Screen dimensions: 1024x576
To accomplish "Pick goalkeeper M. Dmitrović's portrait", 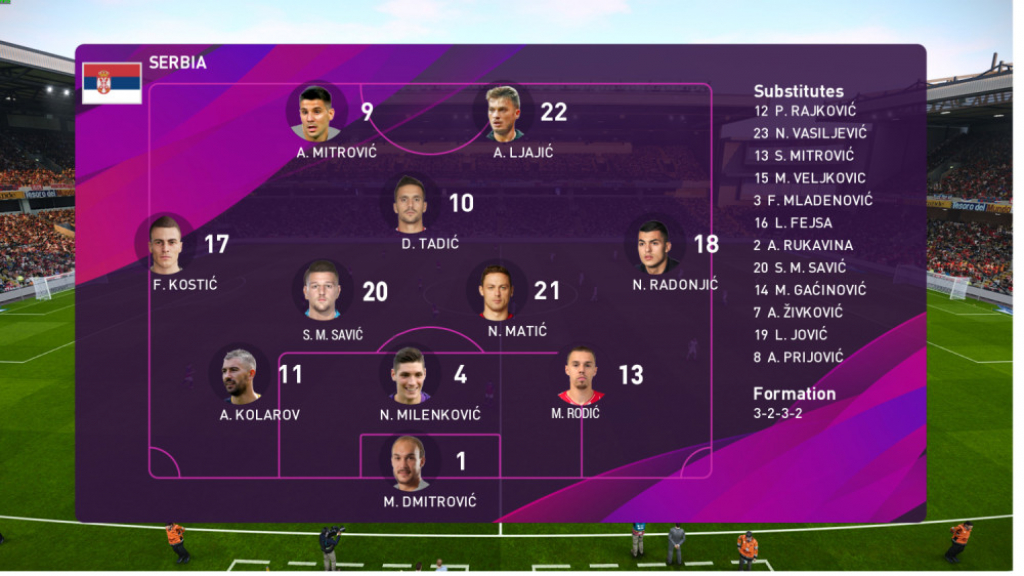I will [x=409, y=462].
